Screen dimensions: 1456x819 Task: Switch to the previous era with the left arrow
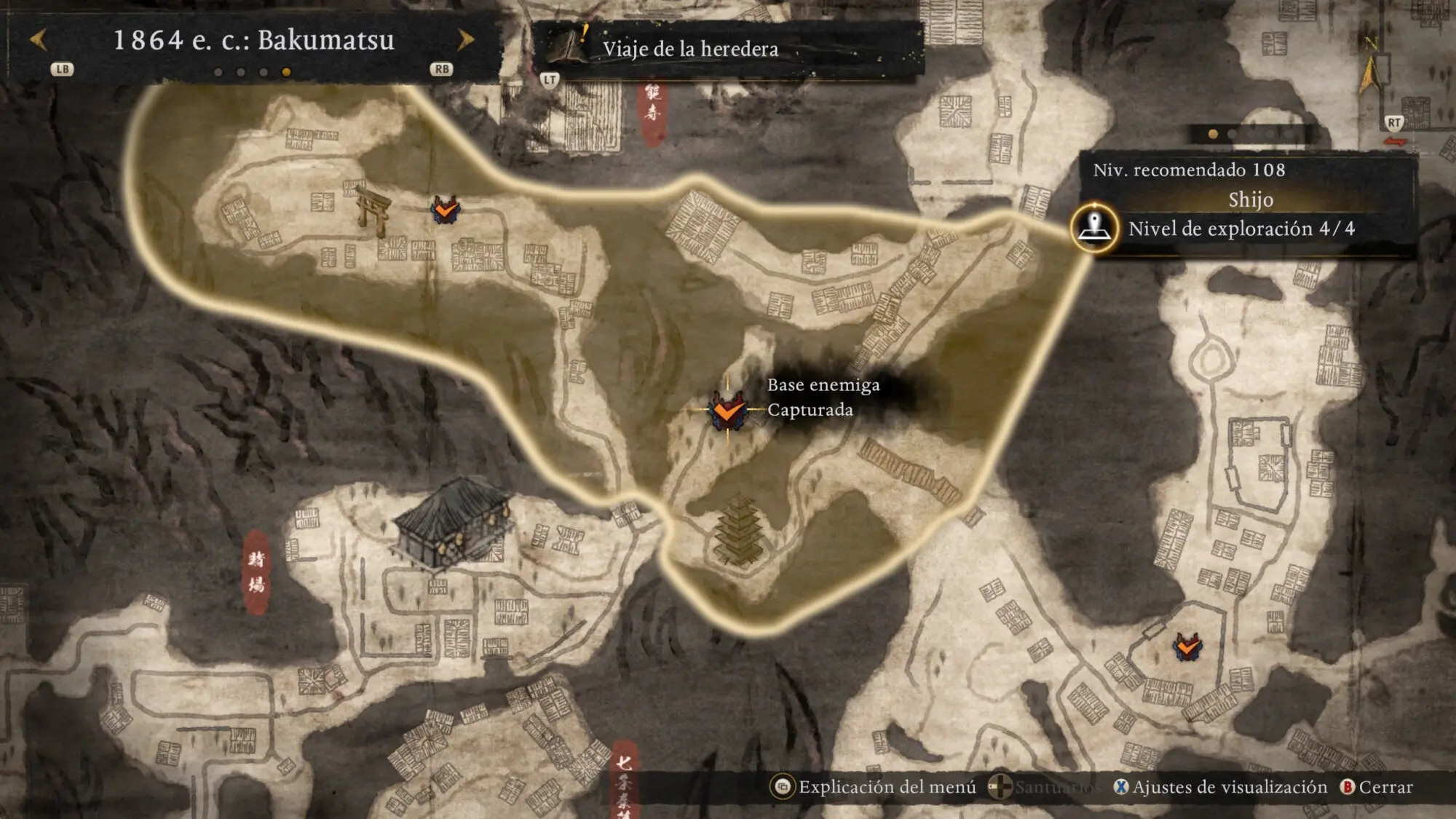tap(39, 39)
